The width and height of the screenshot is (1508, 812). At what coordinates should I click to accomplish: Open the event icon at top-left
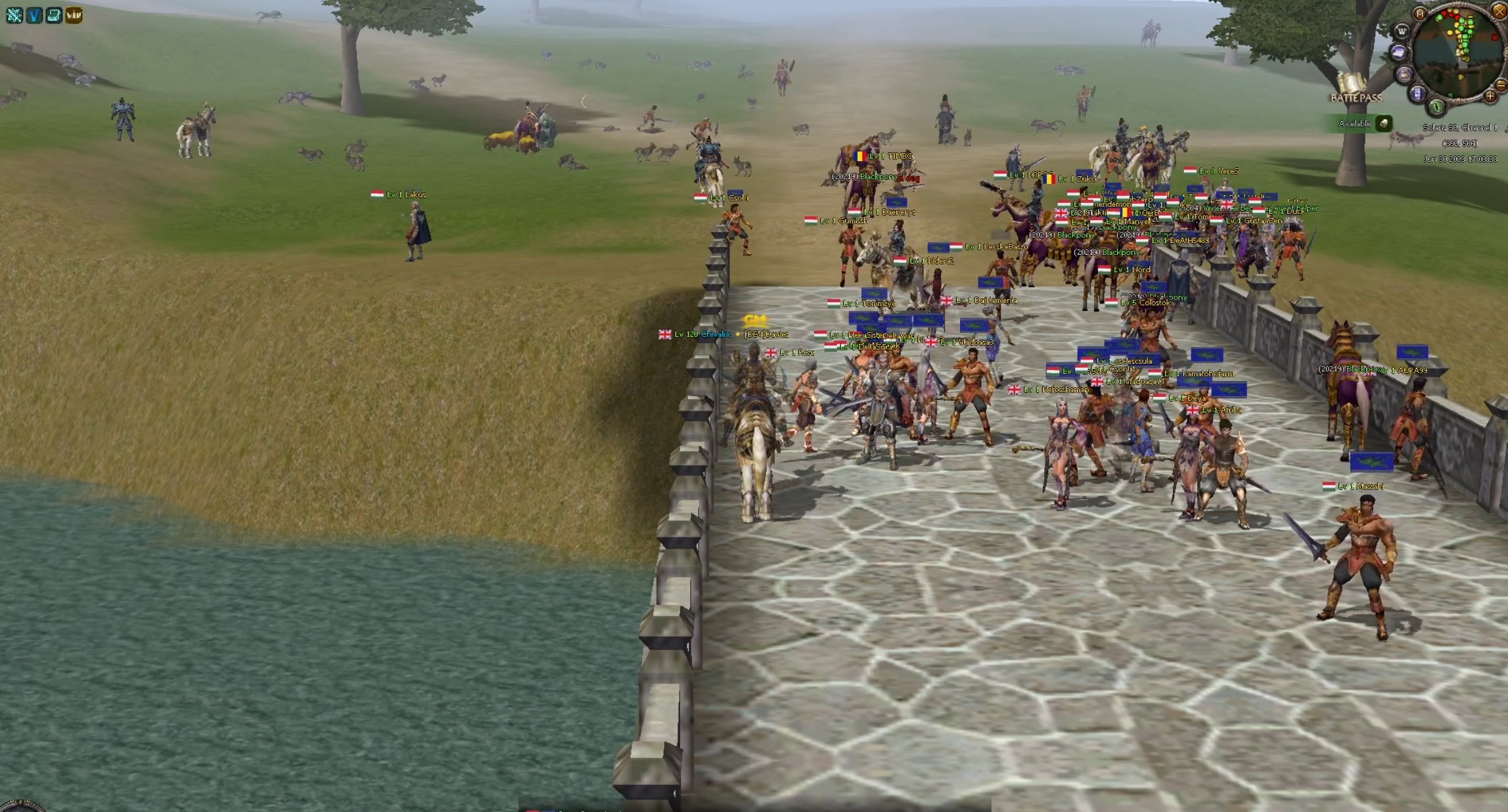click(14, 15)
